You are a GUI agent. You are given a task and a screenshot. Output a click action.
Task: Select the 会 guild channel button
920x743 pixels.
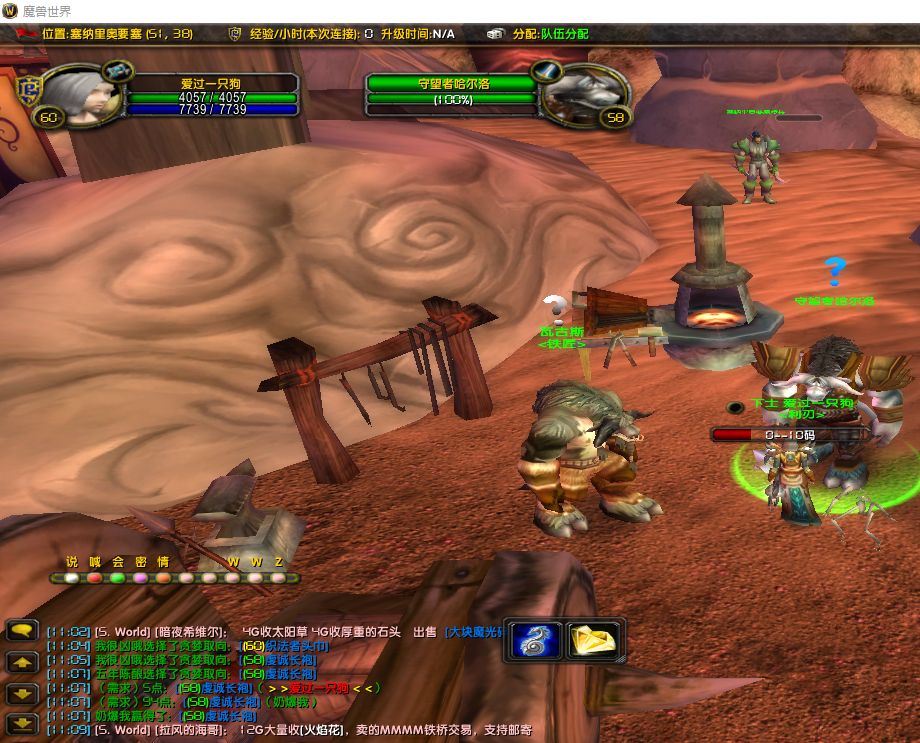118,577
